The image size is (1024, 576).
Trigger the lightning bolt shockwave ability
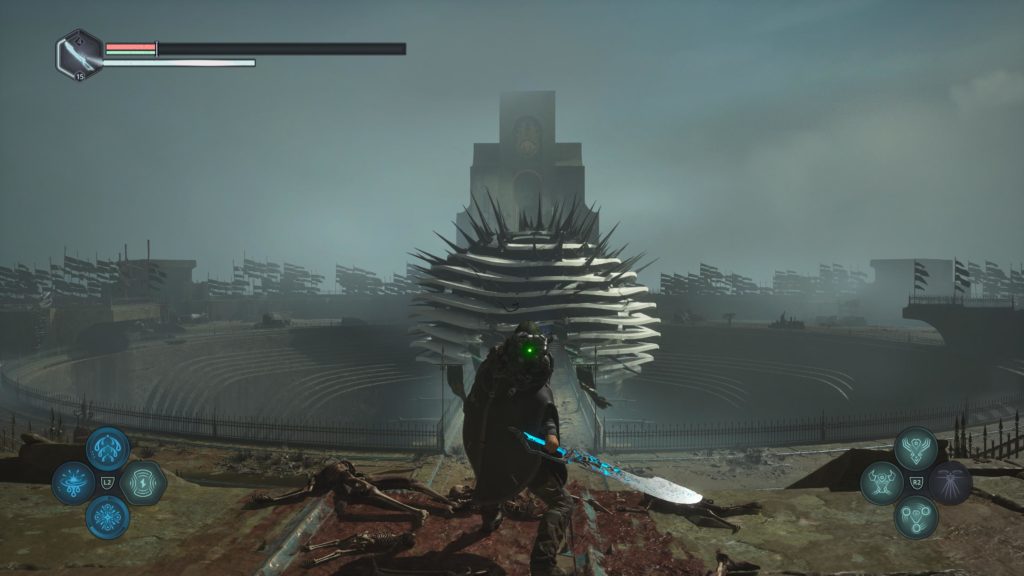(x=142, y=483)
